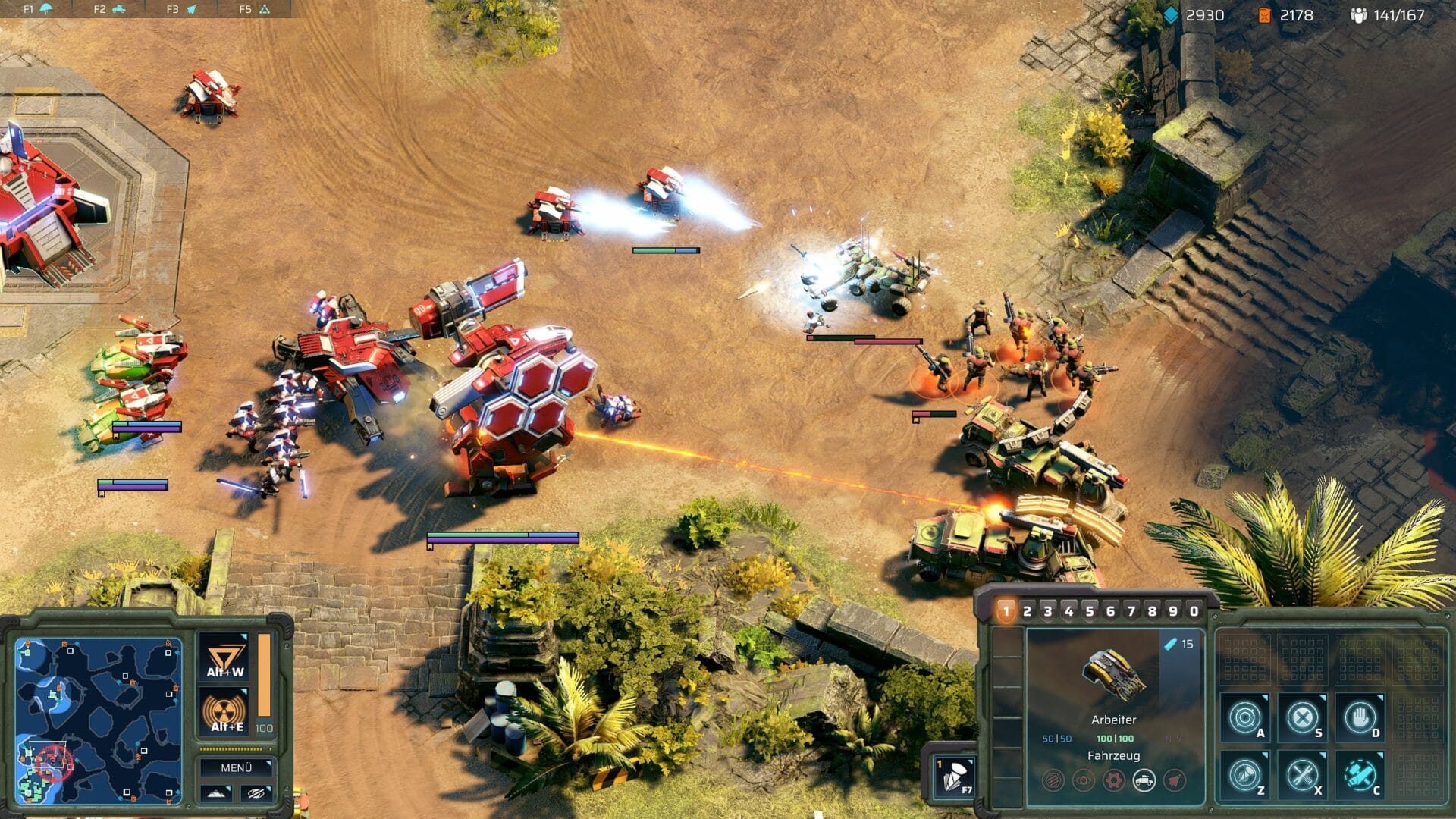Screen dimensions: 1456x819
Task: Activate Hold position via the hand icon D
Action: tap(1360, 715)
